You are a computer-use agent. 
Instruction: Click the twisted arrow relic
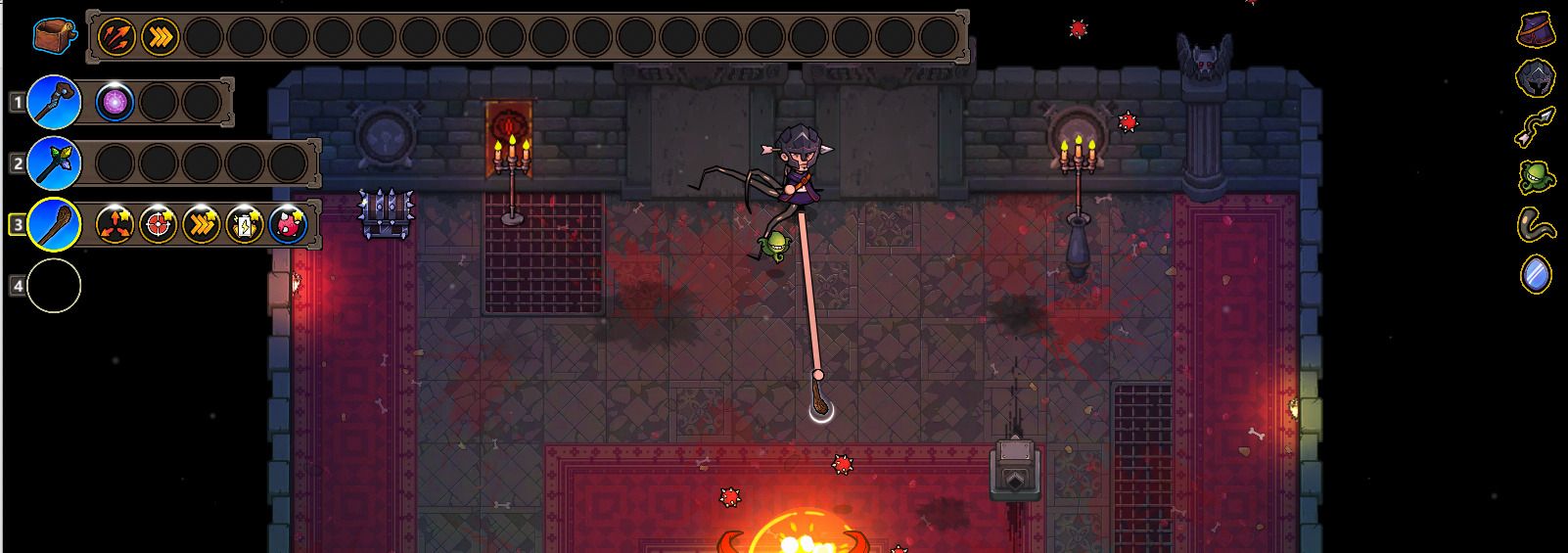coord(1536,127)
